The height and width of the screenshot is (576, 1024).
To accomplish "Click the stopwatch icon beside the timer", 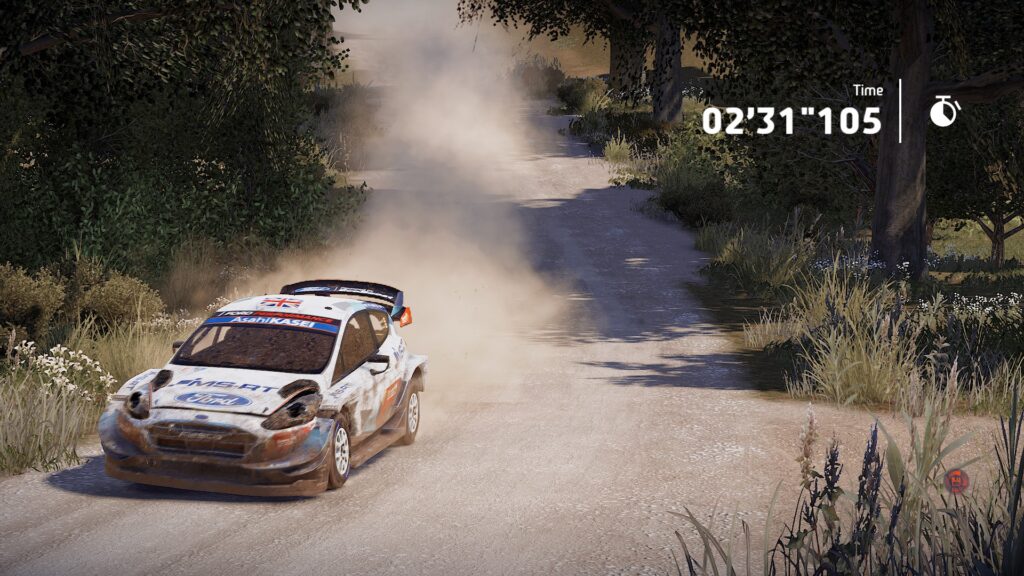I will click(x=944, y=111).
